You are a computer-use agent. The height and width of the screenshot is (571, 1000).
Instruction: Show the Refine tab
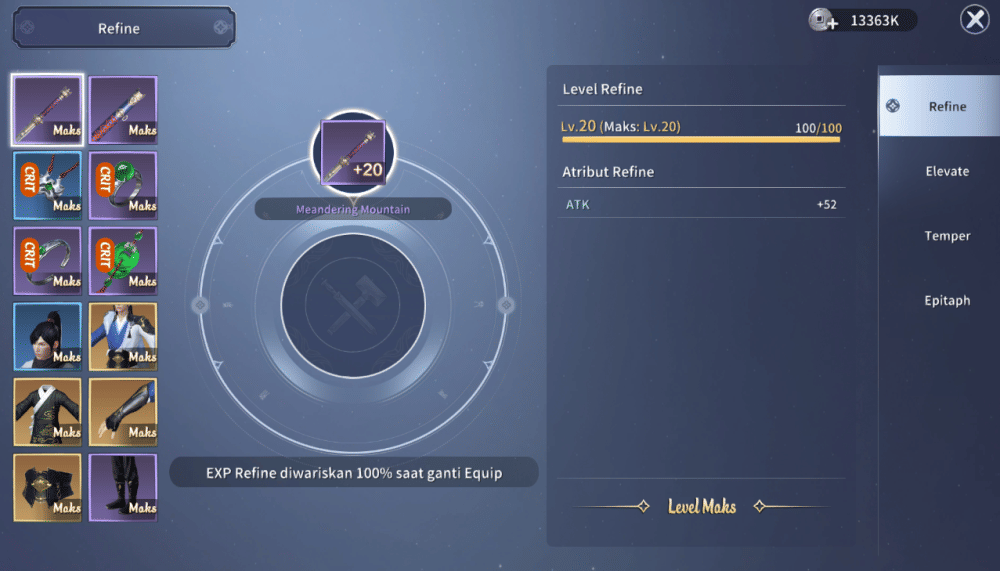pyautogui.click(x=946, y=106)
